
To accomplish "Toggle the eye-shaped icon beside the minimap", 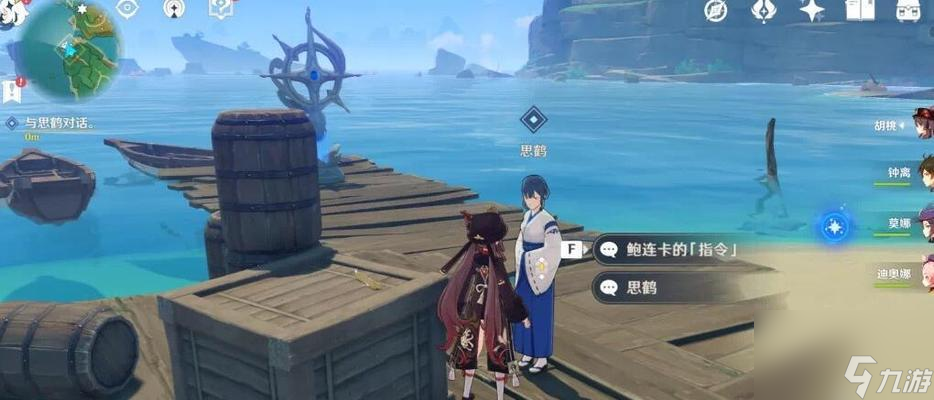I will [x=128, y=9].
